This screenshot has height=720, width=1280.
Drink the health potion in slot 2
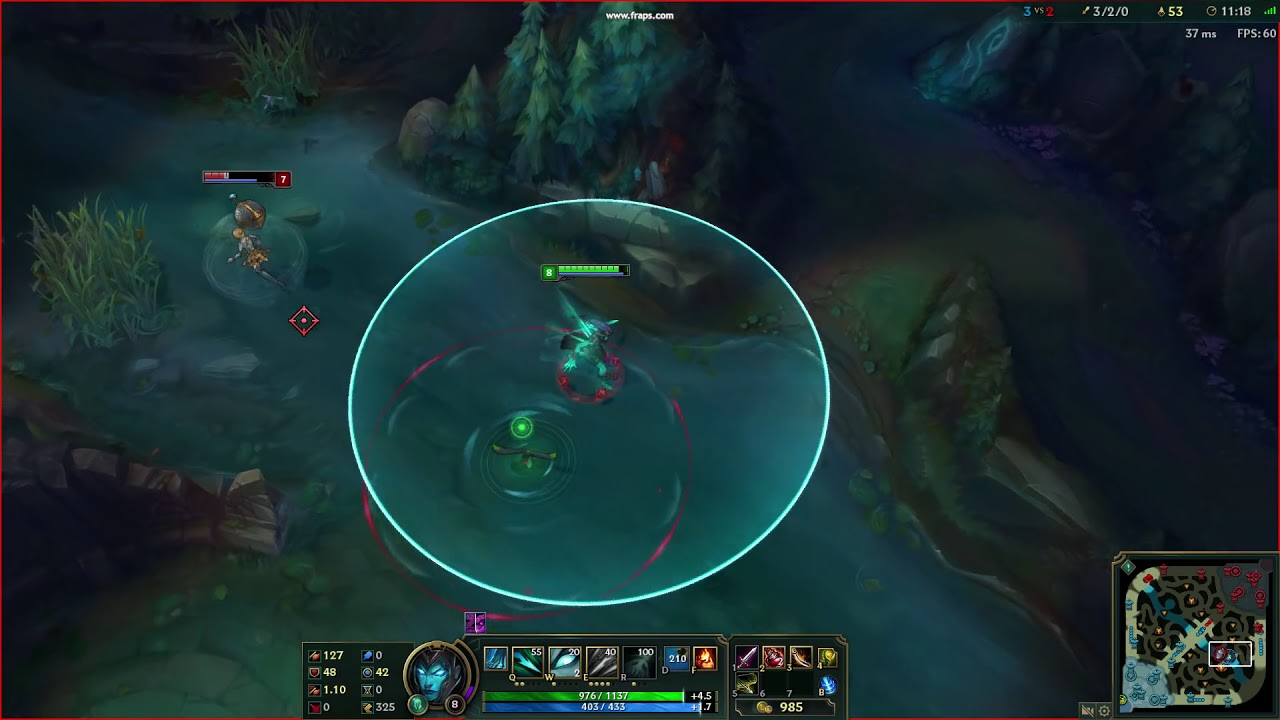(x=773, y=658)
